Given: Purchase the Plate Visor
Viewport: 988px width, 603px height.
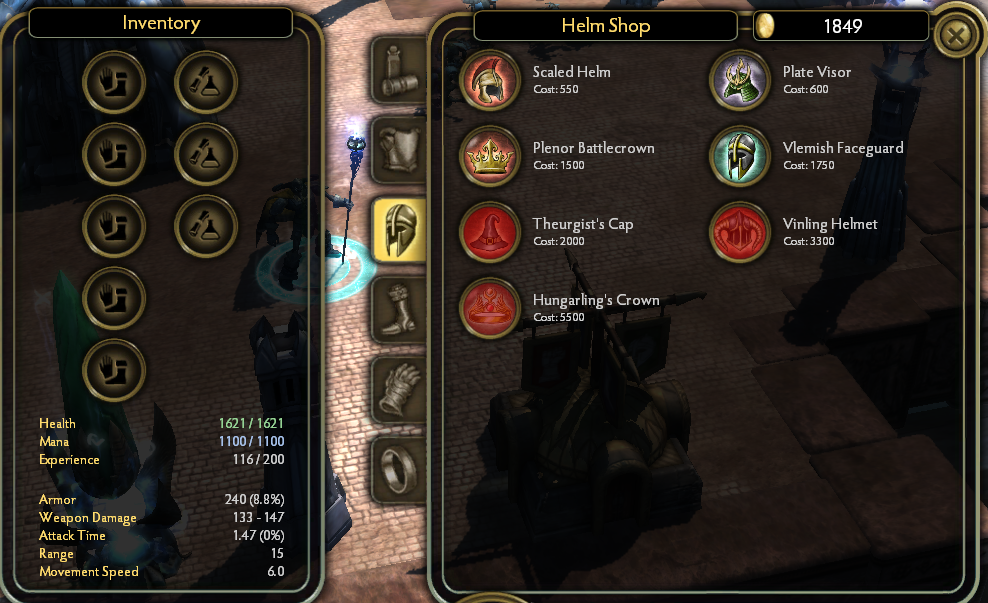Looking at the screenshot, I should (x=740, y=79).
